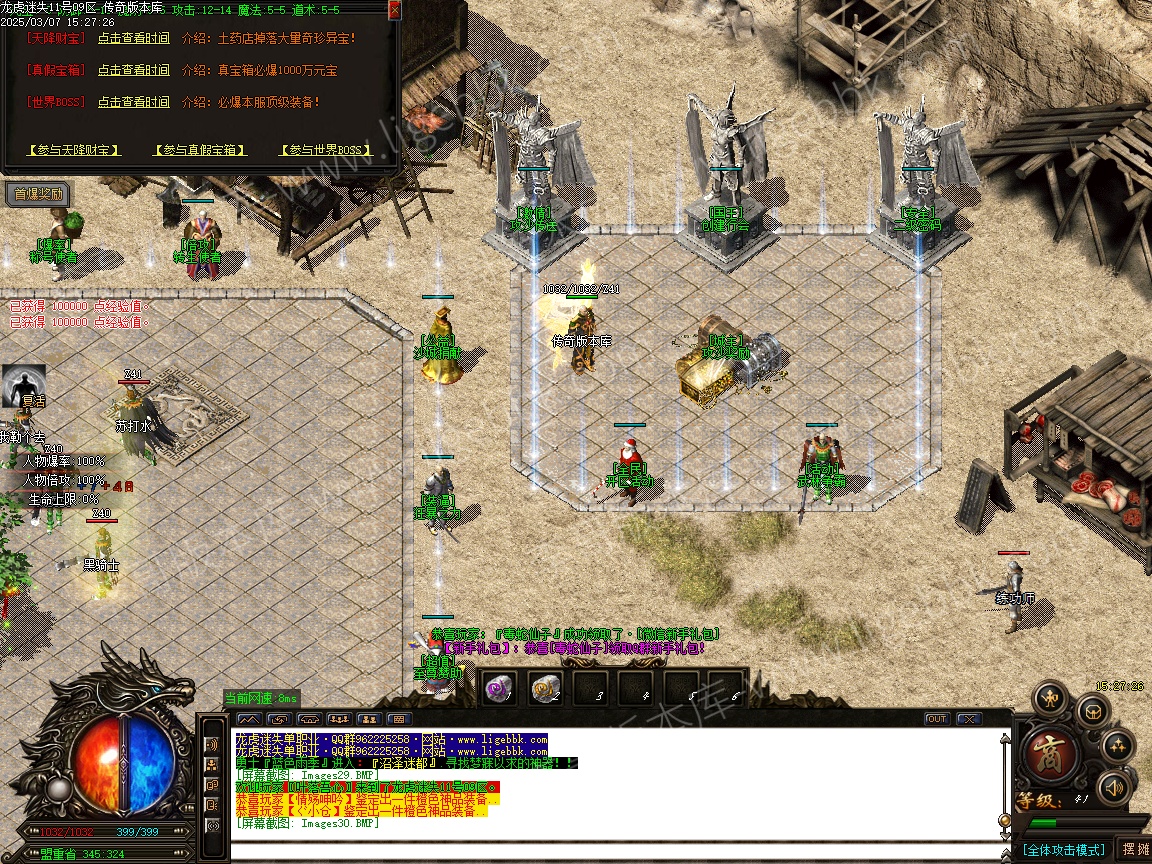
Task: Close the events panel with the red X
Action: point(394,9)
